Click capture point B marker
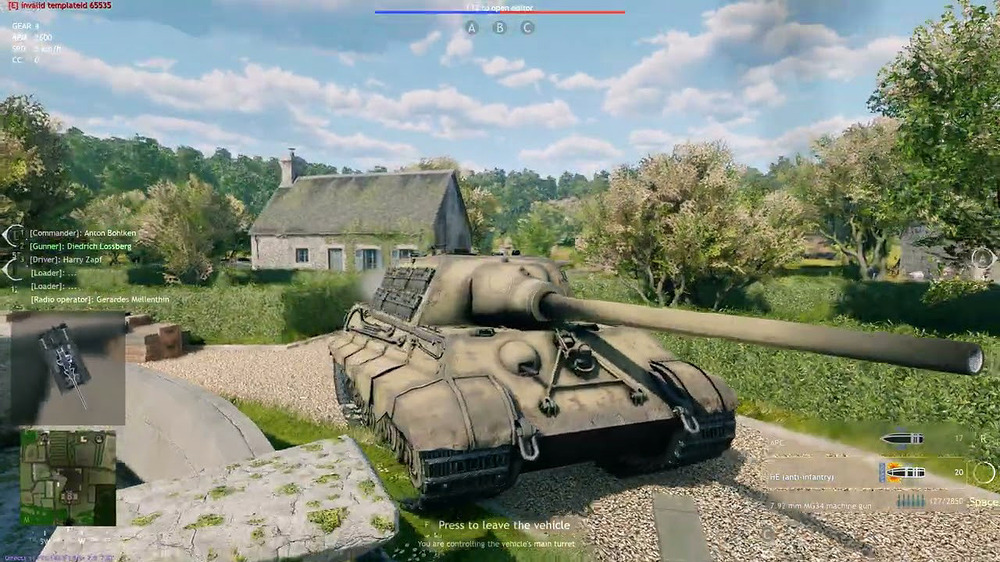Screen dimensions: 1000x562 pos(500,28)
